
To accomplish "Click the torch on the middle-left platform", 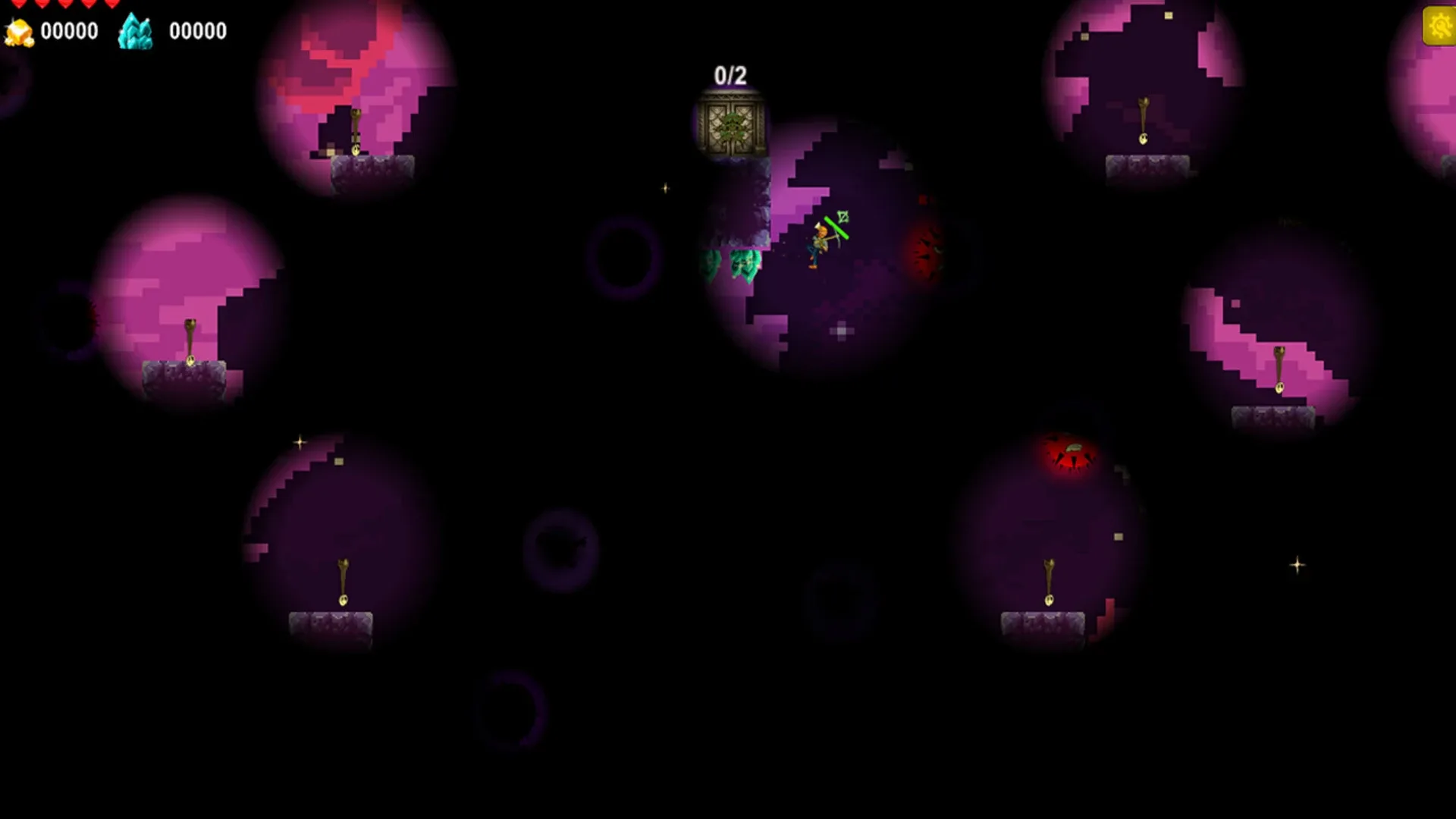I will click(192, 341).
